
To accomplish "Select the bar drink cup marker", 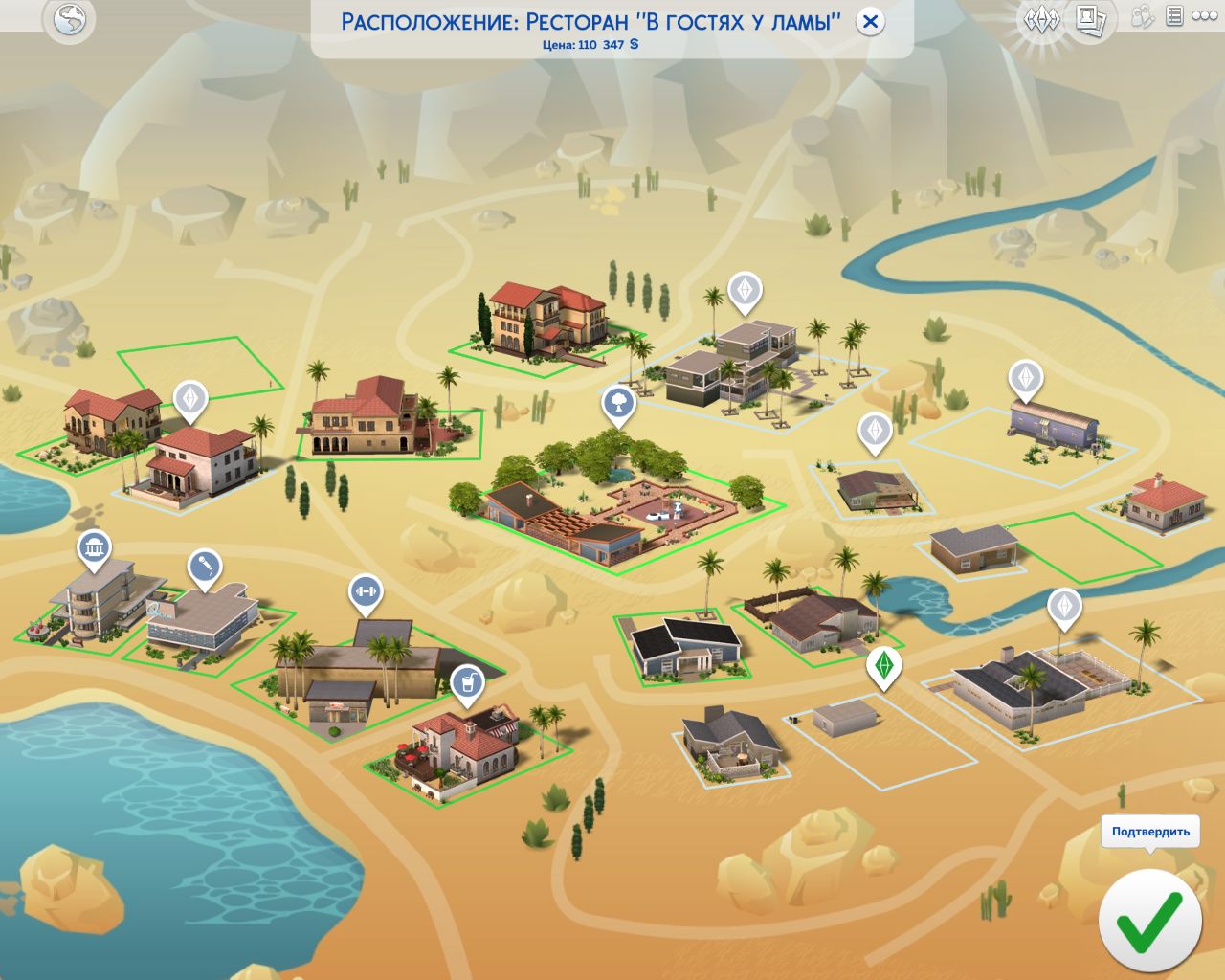I will (x=467, y=683).
